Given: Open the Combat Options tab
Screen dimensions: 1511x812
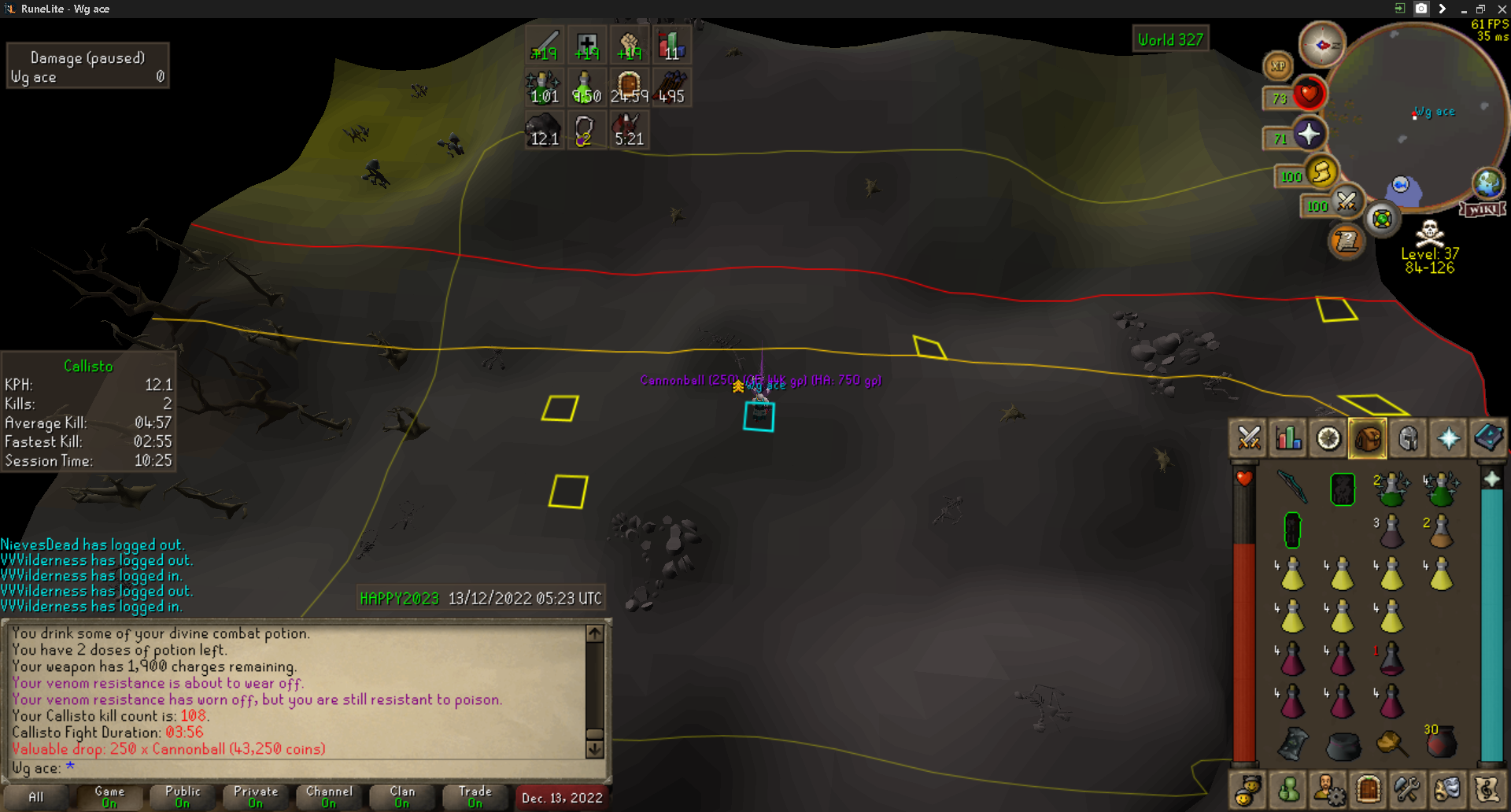Looking at the screenshot, I should (x=1249, y=438).
